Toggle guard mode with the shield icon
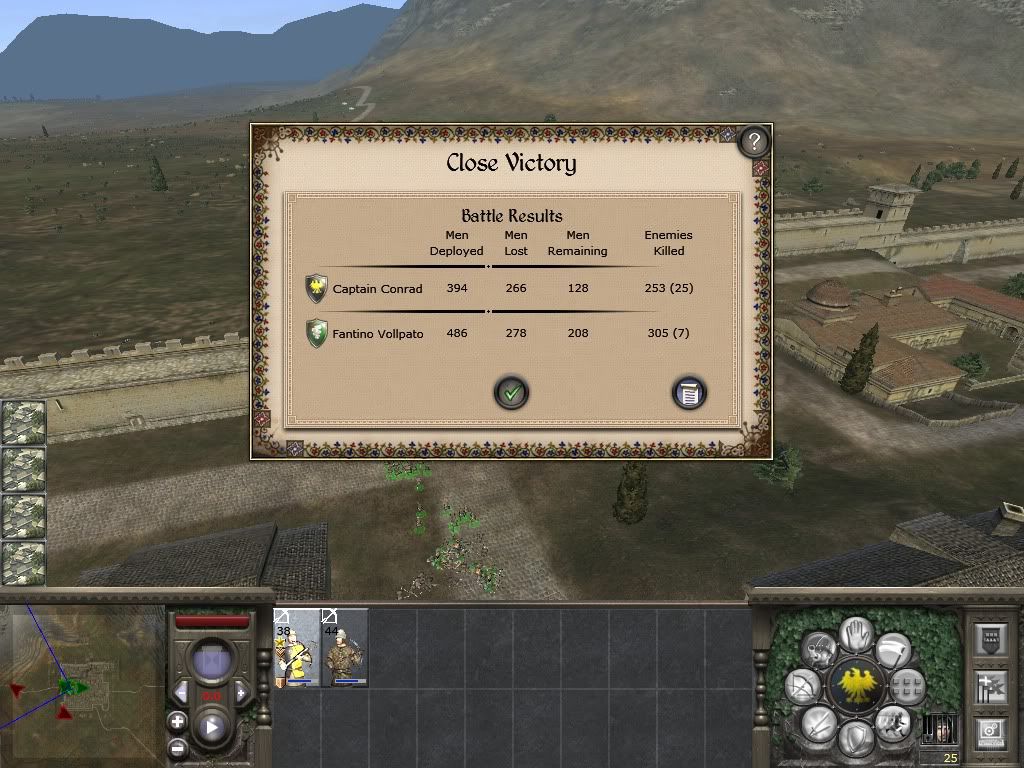Viewport: 1024px width, 768px height. [855, 739]
